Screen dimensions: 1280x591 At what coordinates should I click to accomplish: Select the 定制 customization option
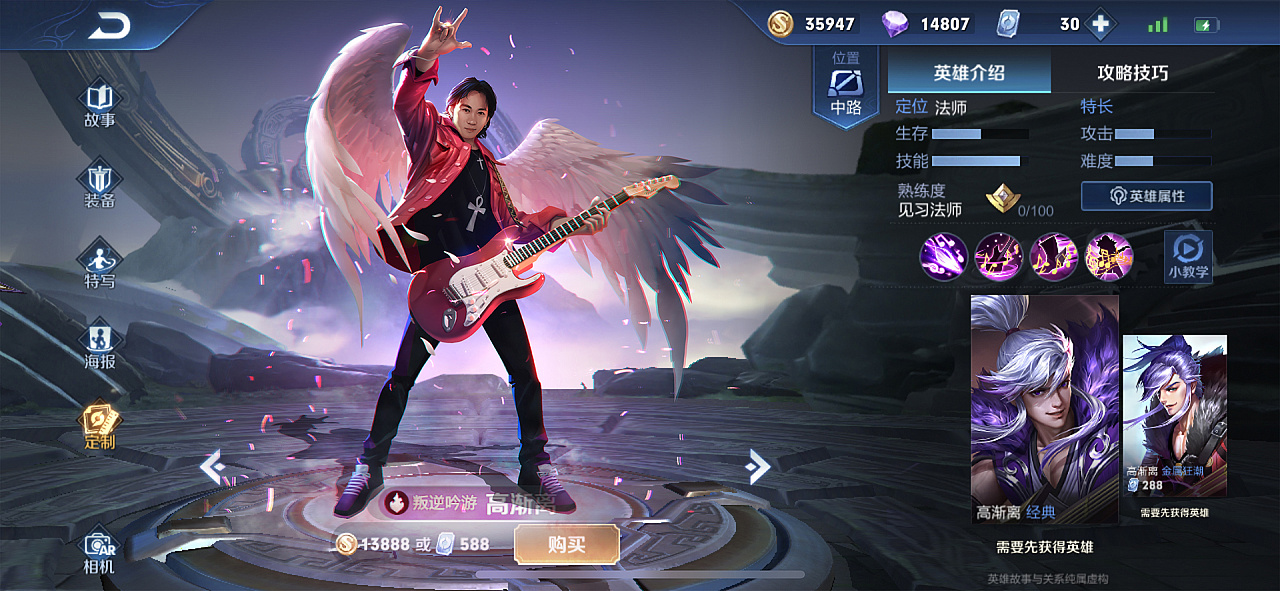tap(100, 425)
